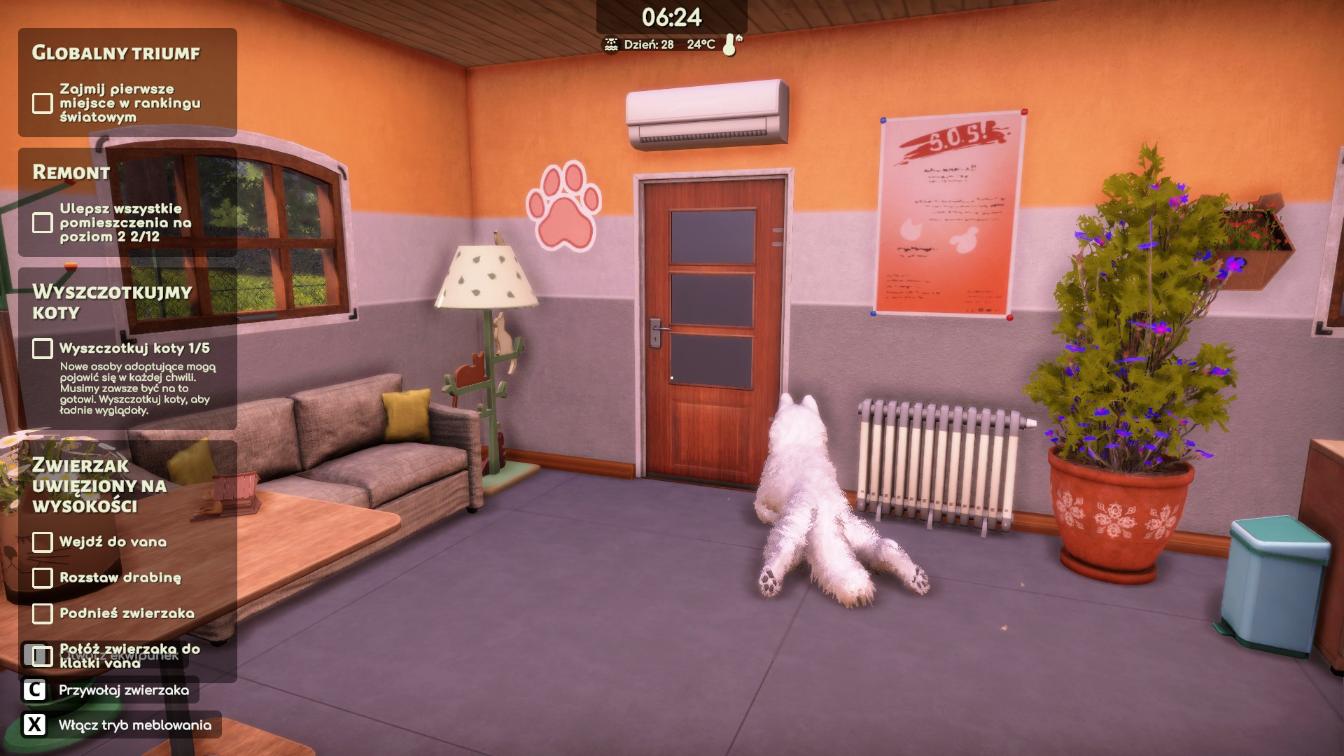The width and height of the screenshot is (1344, 756).
Task: Tick the Rozstaw drabinę objective checkbox
Action: pyautogui.click(x=42, y=578)
